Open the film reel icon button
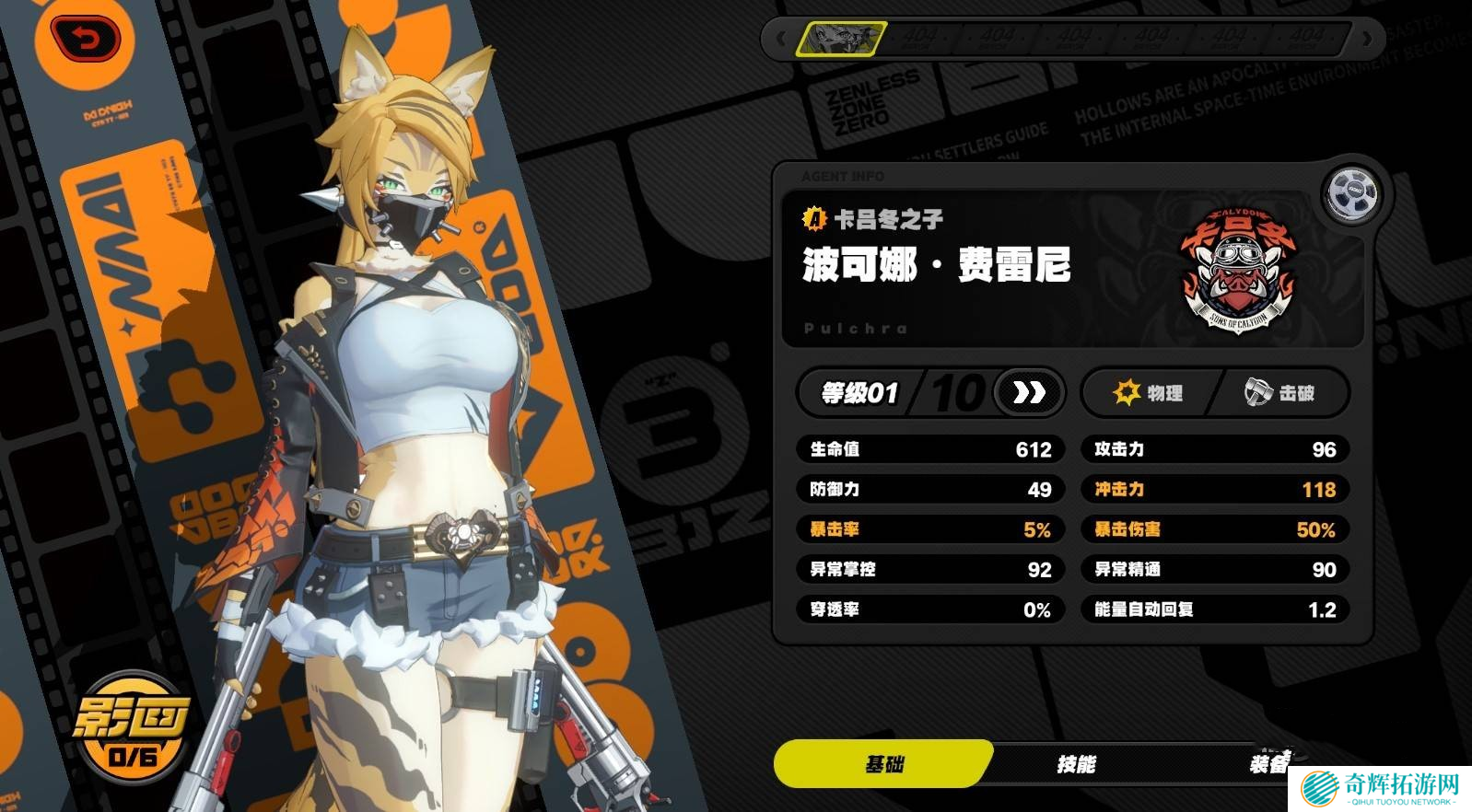Viewport: 1472px width, 812px height. [x=1351, y=193]
